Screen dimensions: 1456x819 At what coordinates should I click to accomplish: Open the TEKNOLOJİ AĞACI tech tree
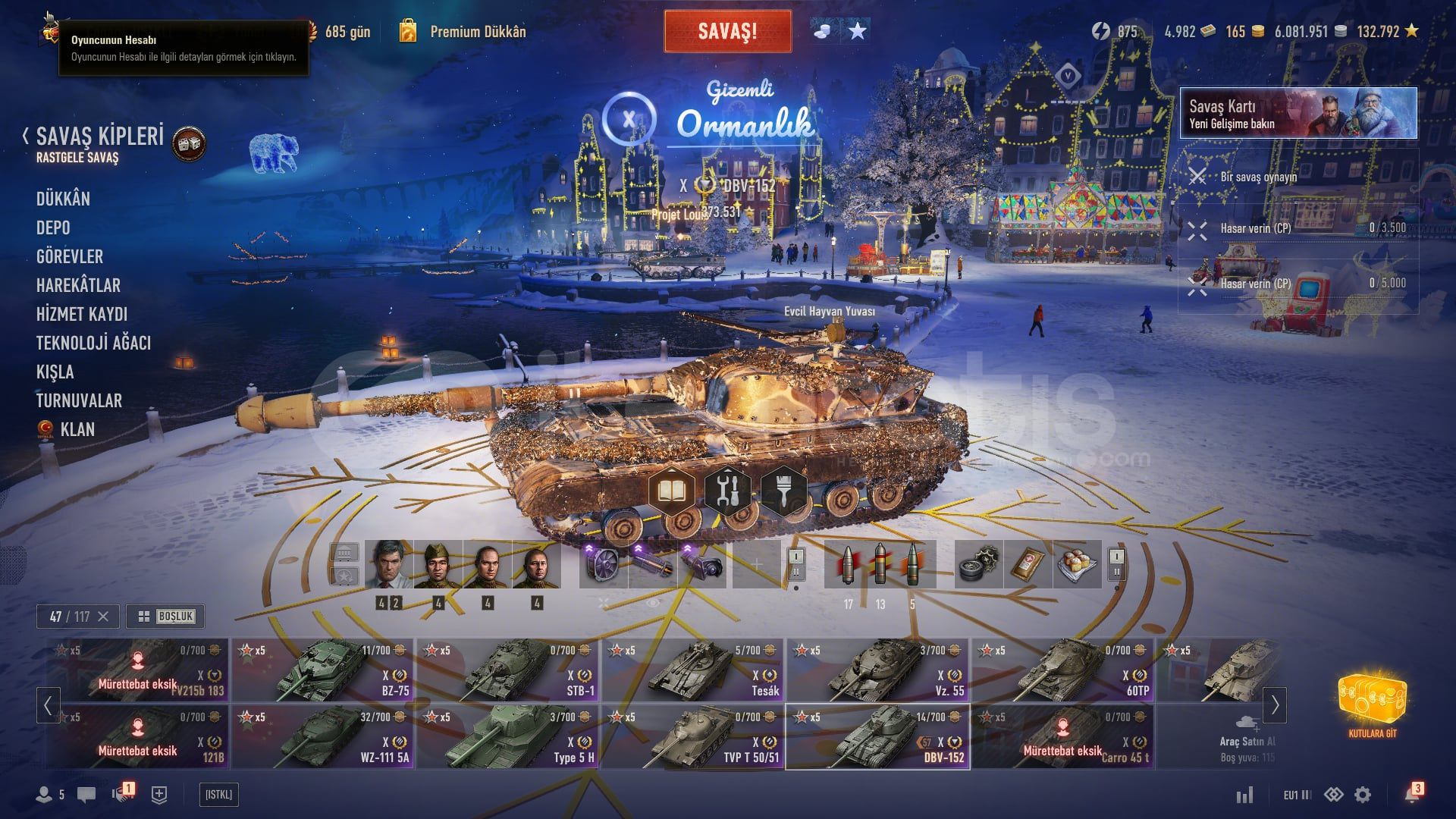point(93,343)
